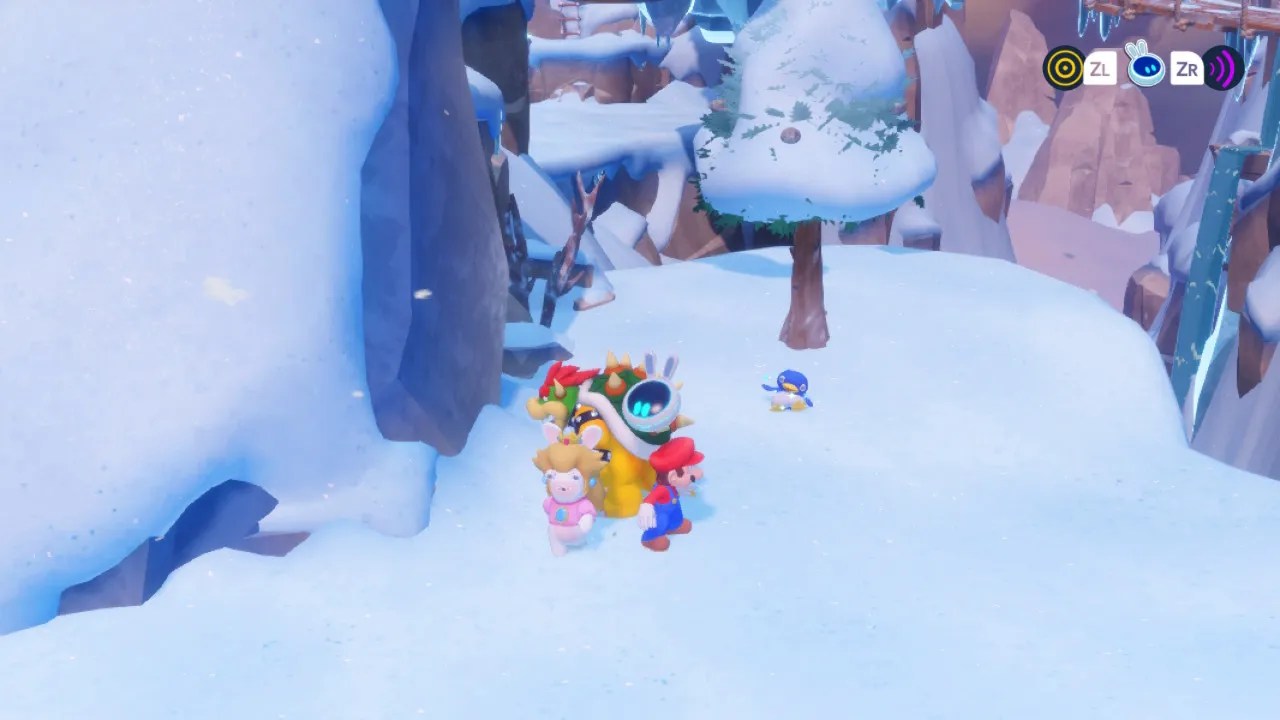The image size is (1280, 720).
Task: Click the penguin enemy on the snow
Action: 789,390
